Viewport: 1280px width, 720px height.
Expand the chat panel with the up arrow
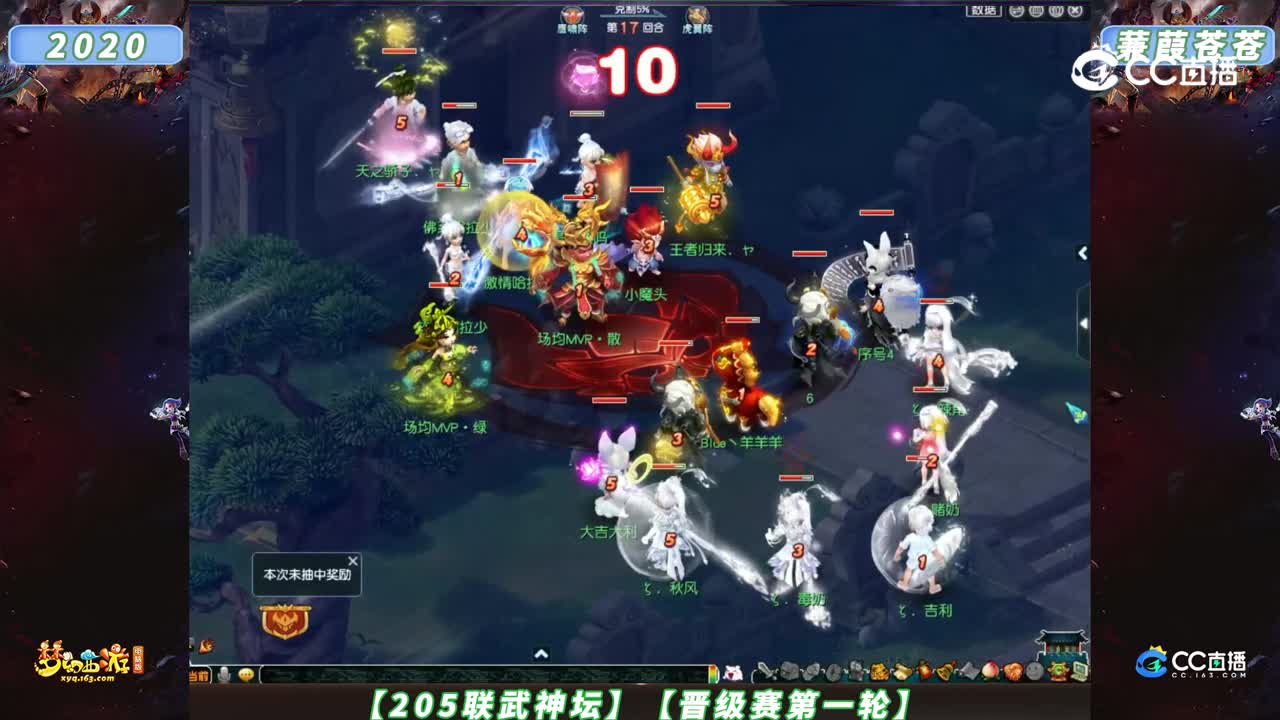click(539, 654)
